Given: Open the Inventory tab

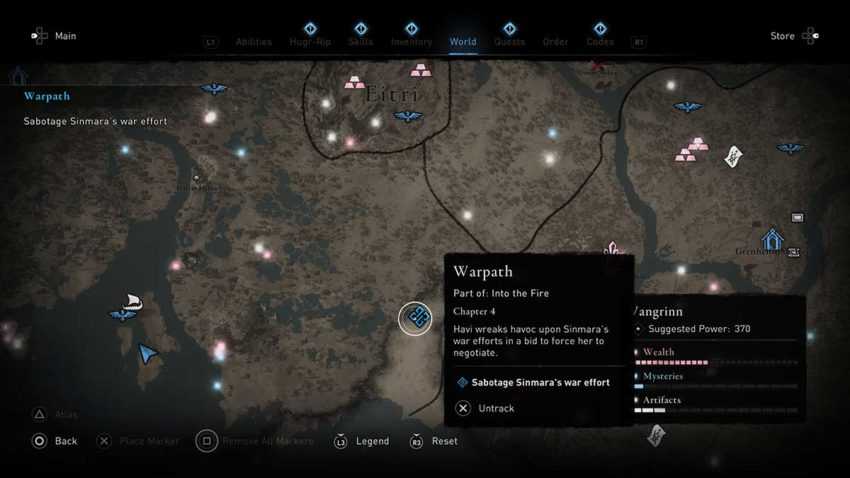Looking at the screenshot, I should (x=412, y=41).
